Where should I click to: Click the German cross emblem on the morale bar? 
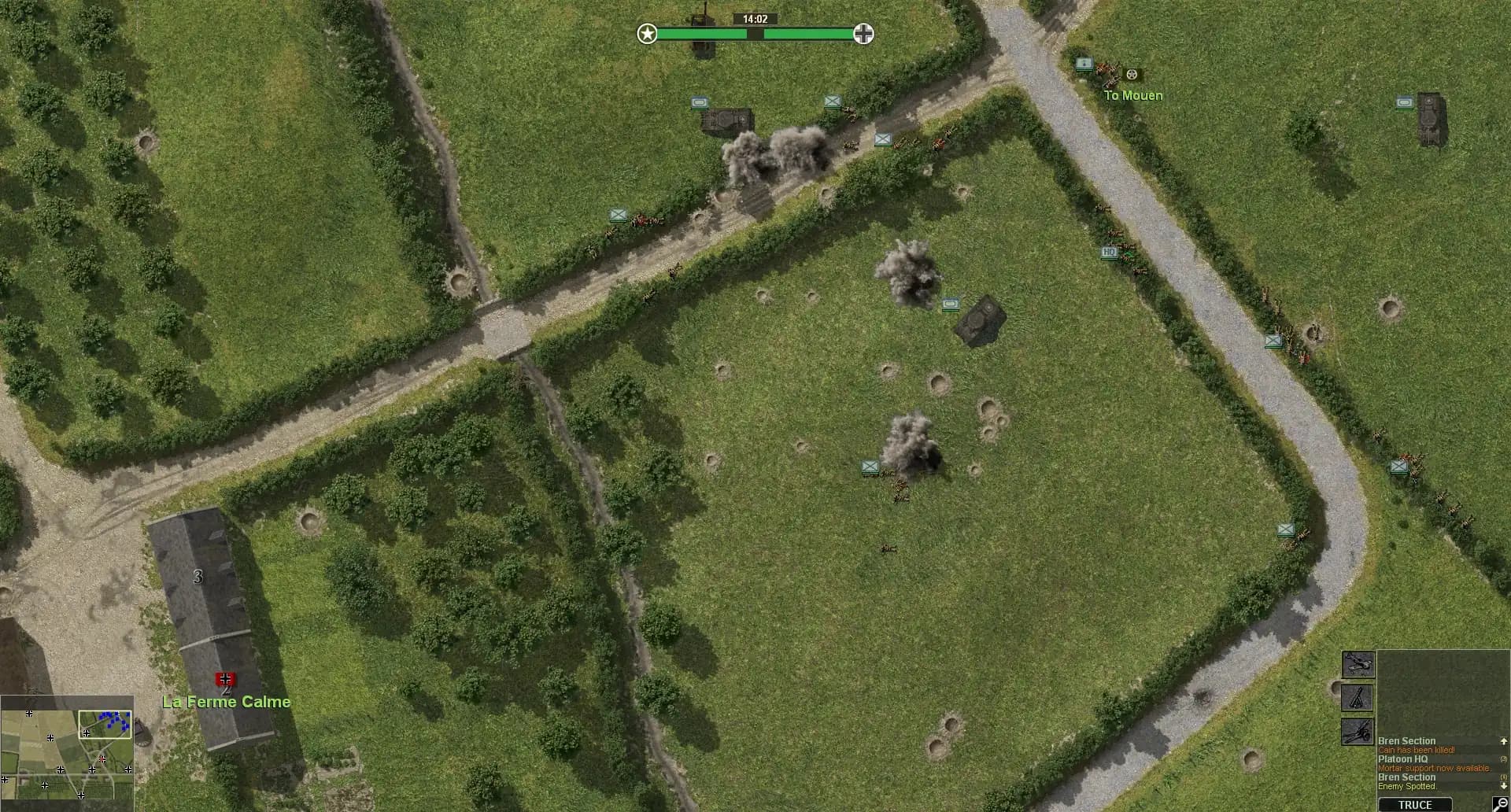[863, 33]
